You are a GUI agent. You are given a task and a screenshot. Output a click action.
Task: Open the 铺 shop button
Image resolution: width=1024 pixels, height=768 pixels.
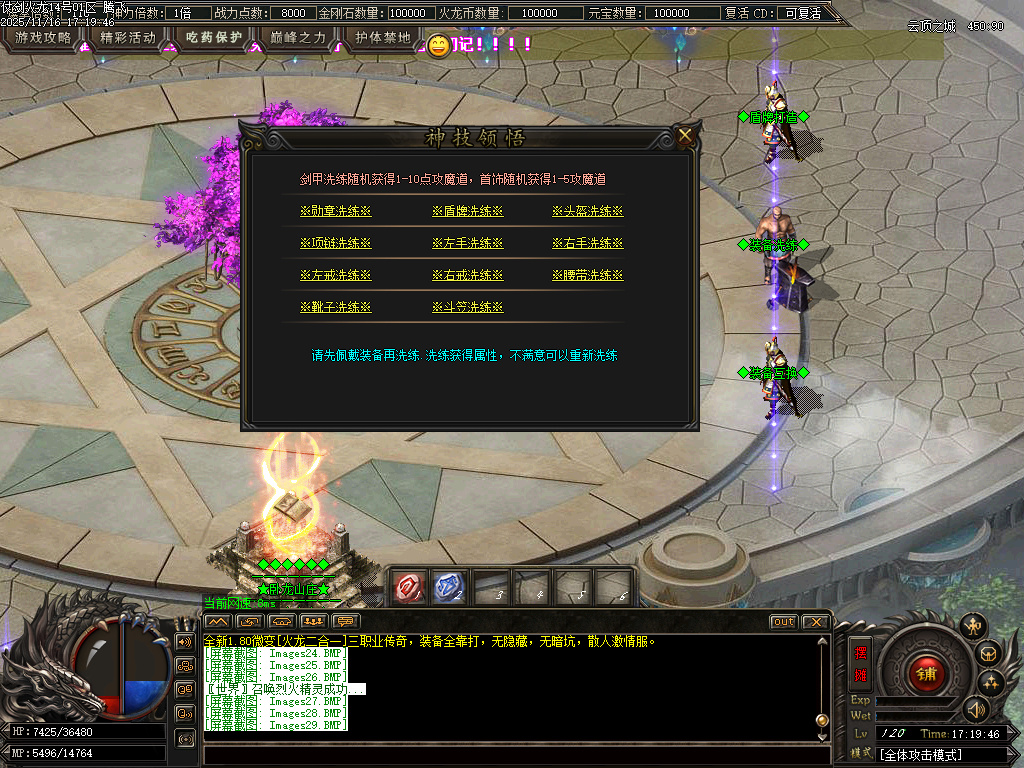pos(926,673)
